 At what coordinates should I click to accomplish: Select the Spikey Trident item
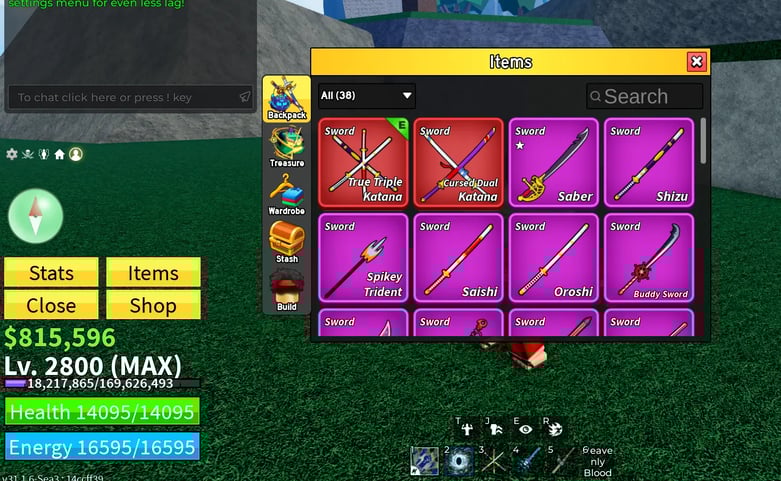pyautogui.click(x=363, y=257)
